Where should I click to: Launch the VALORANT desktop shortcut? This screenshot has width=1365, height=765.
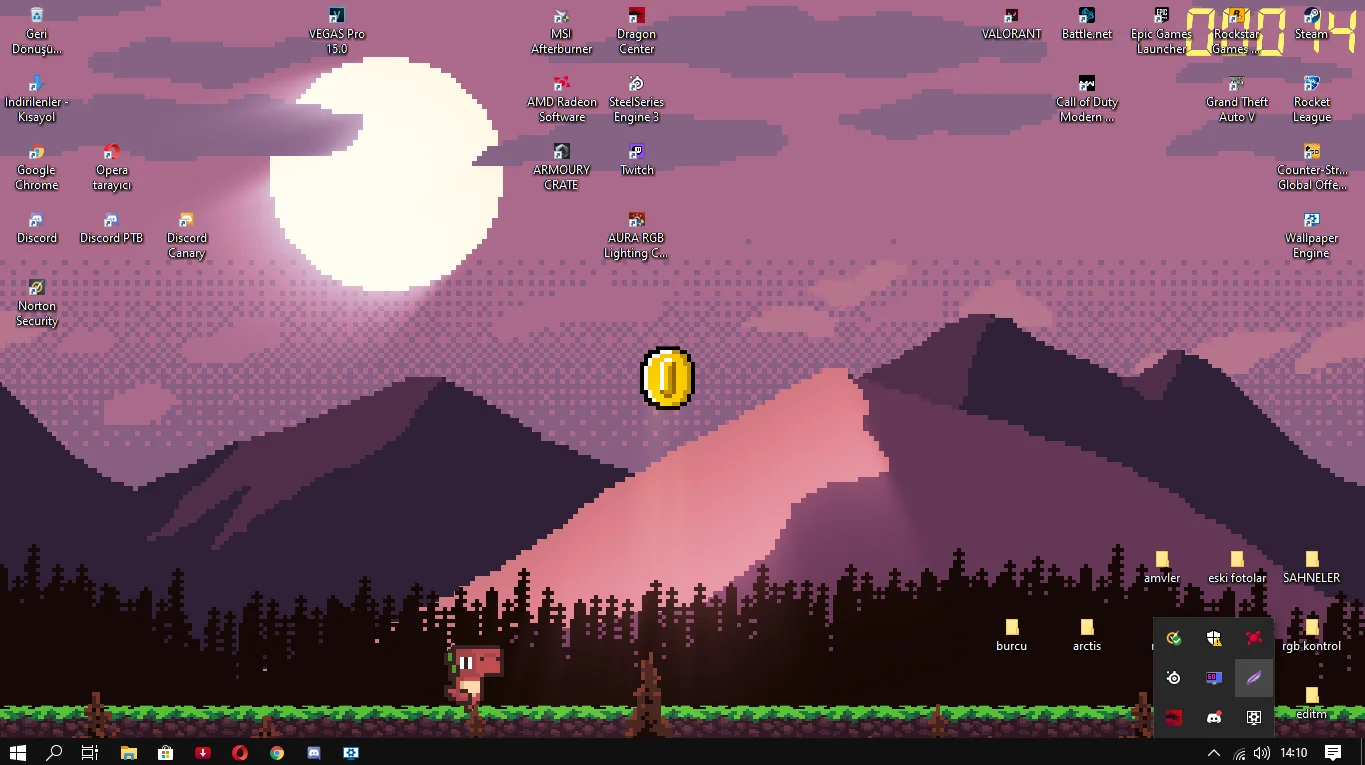click(x=1011, y=22)
